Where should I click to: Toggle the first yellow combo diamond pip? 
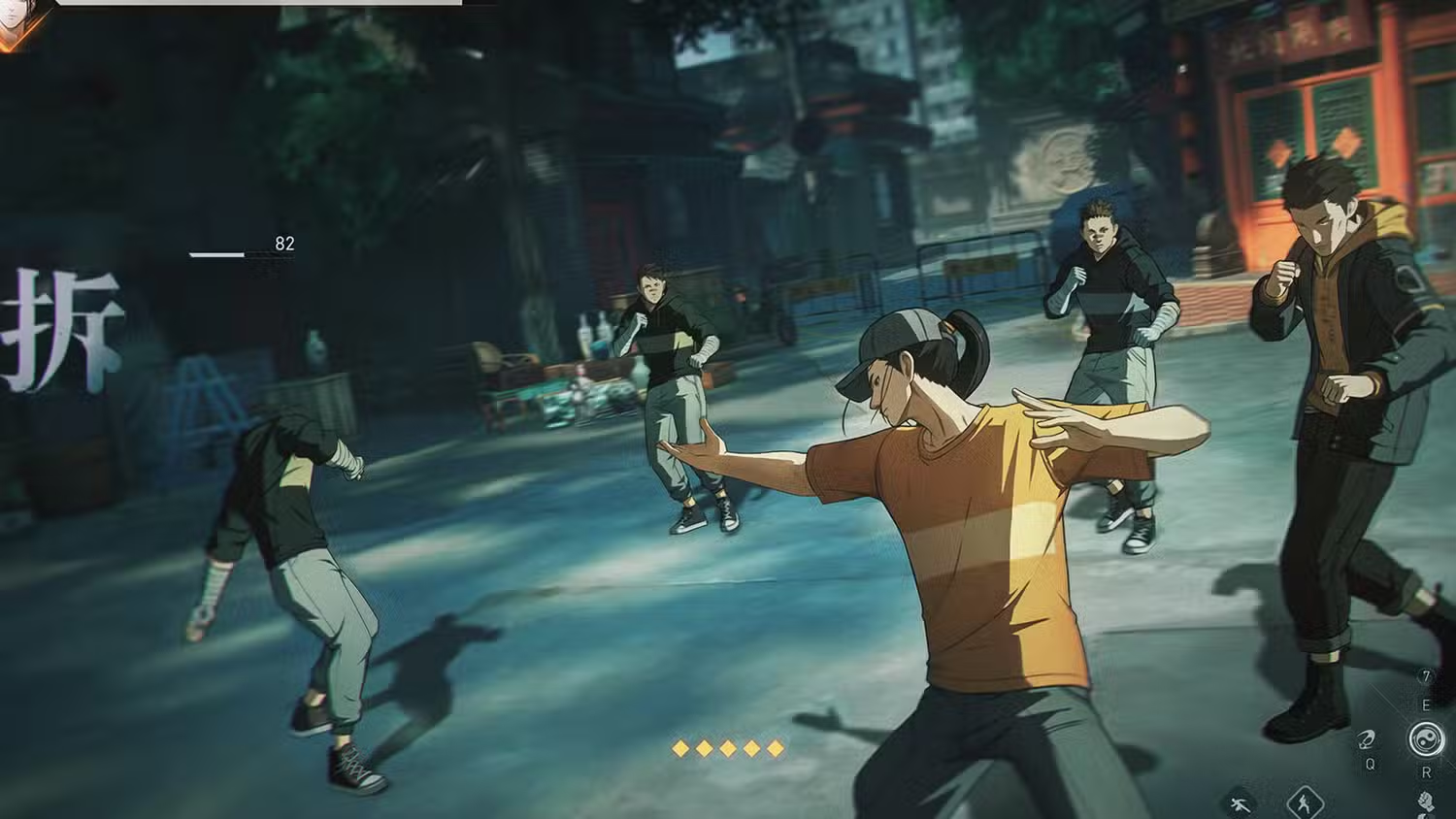click(679, 748)
